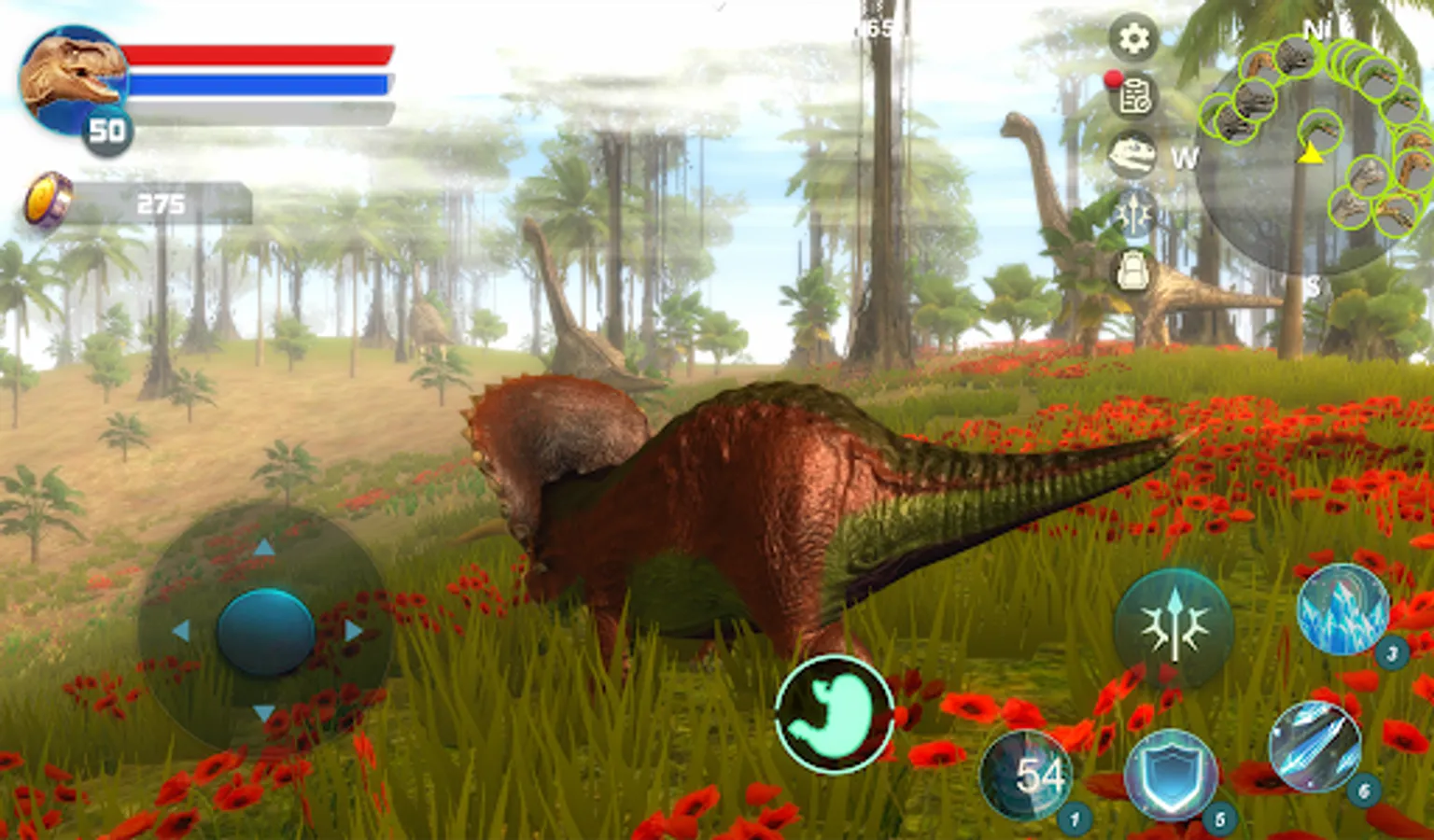Viewport: 1434px width, 840px height.
Task: Tap the small trident skills icon beside the minimap
Action: tap(1133, 213)
